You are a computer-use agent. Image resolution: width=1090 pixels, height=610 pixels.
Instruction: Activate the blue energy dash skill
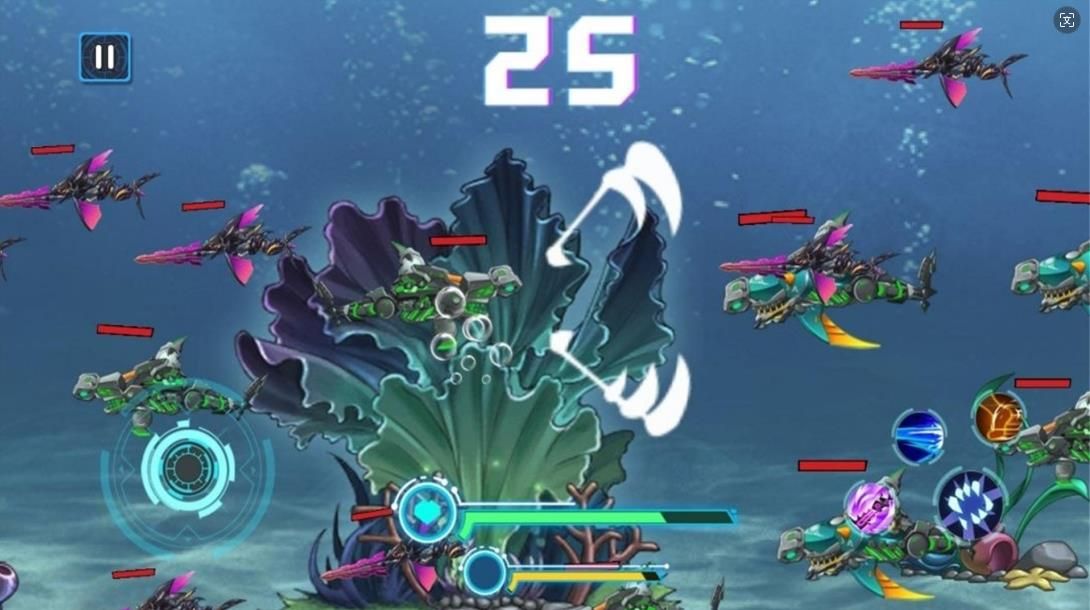tap(919, 436)
